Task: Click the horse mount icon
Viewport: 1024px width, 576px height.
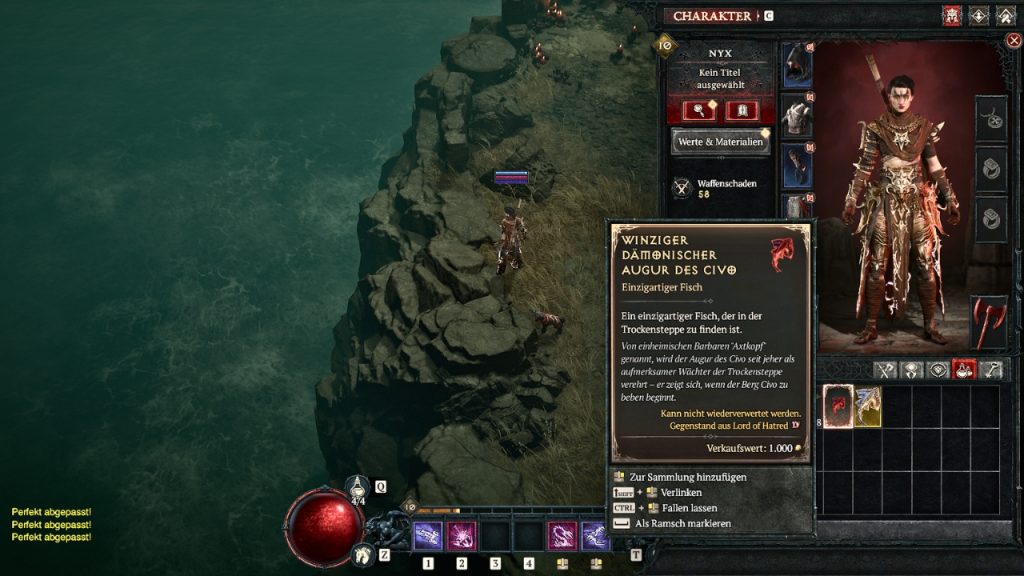Action: pyautogui.click(x=363, y=553)
